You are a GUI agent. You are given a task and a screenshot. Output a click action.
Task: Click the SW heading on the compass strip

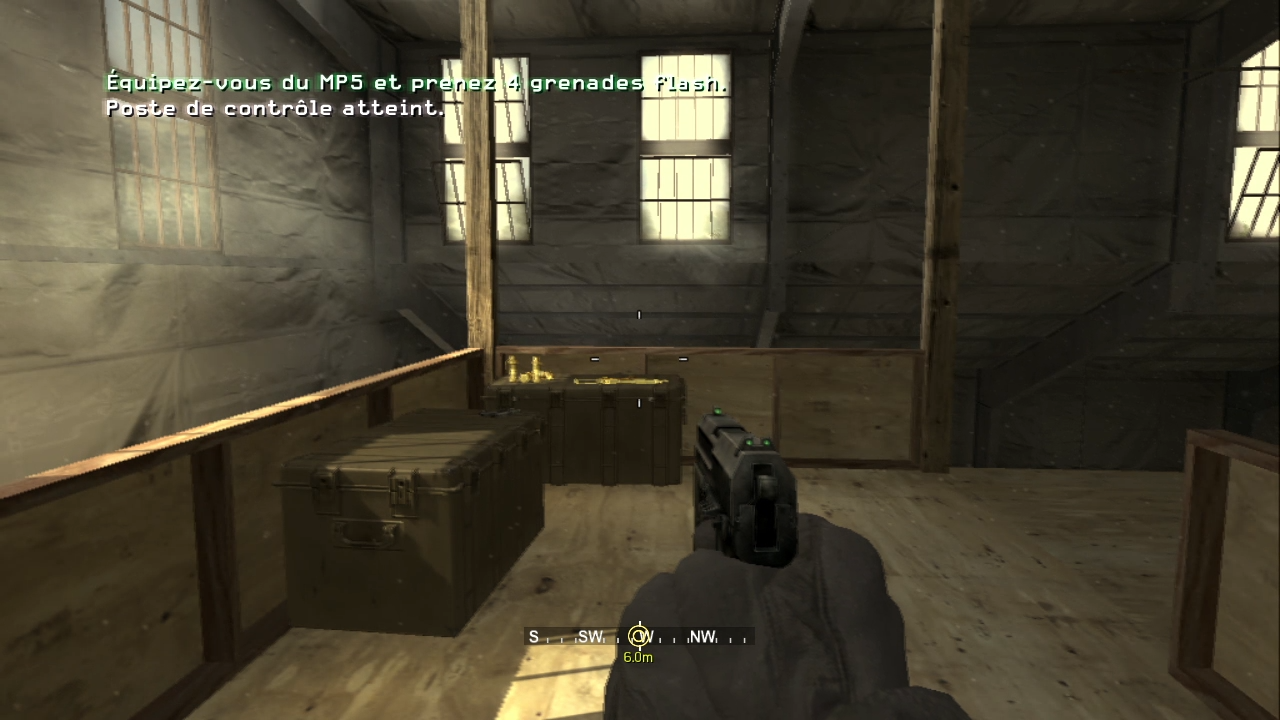tap(590, 637)
